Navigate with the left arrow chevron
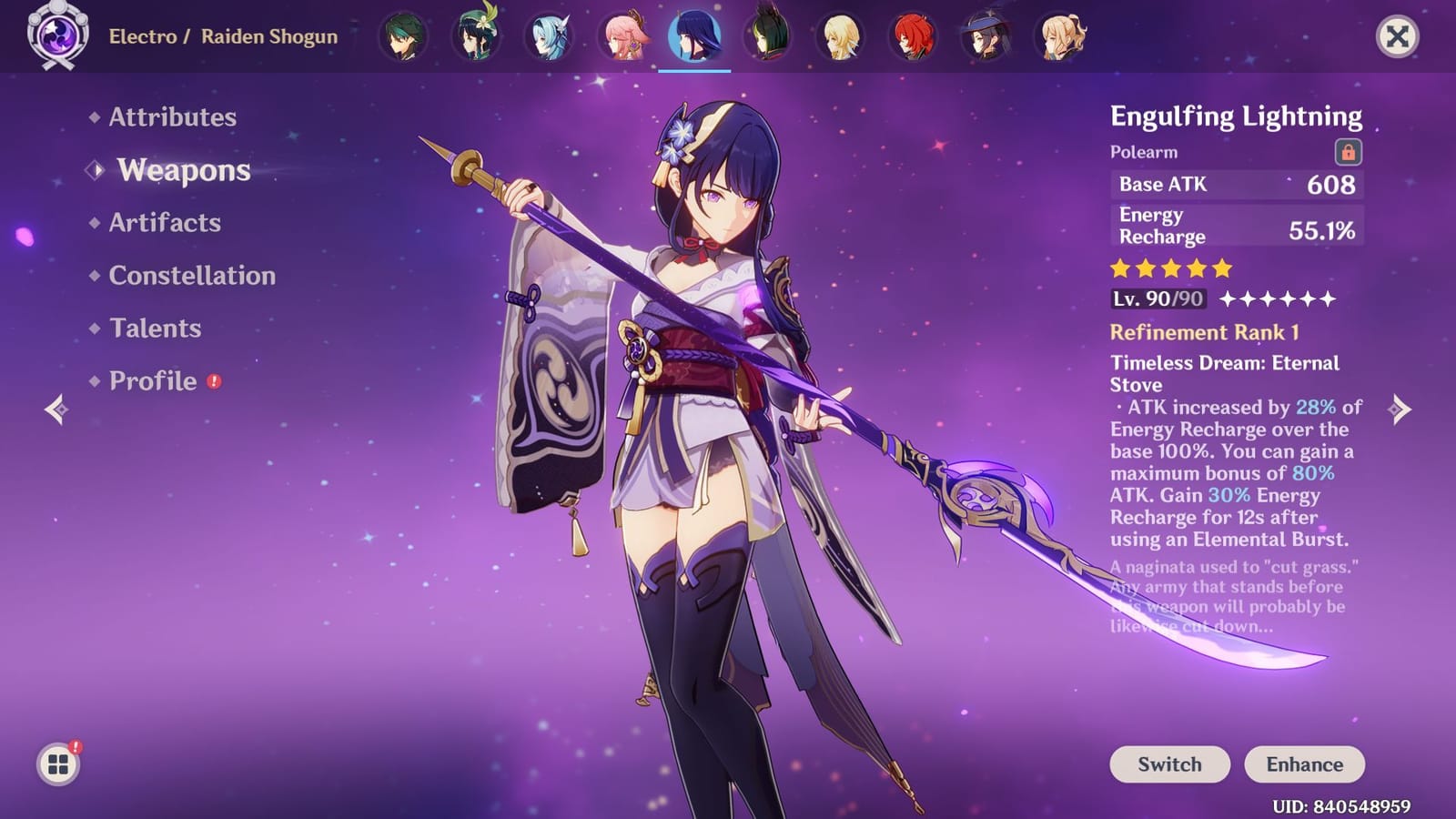1456x819 pixels. [x=56, y=411]
